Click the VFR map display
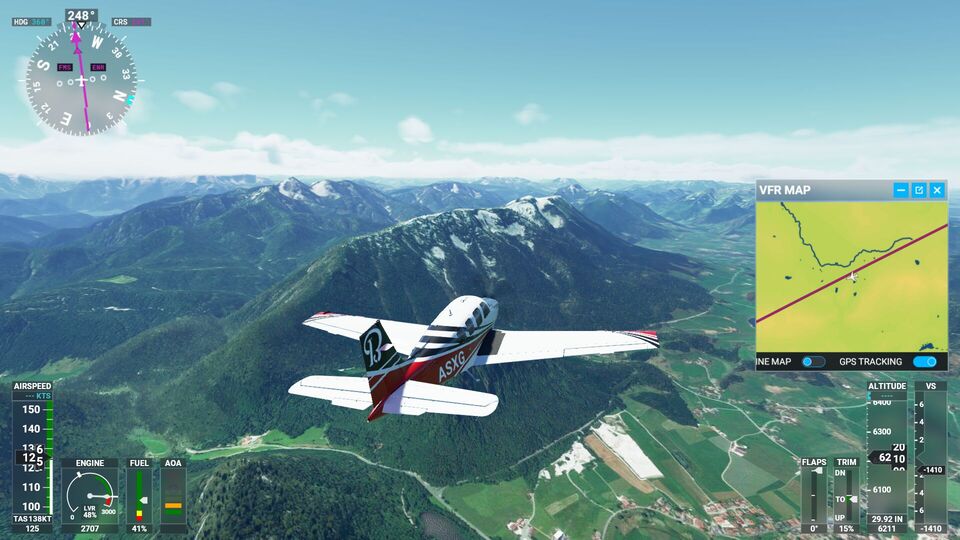 click(x=851, y=275)
